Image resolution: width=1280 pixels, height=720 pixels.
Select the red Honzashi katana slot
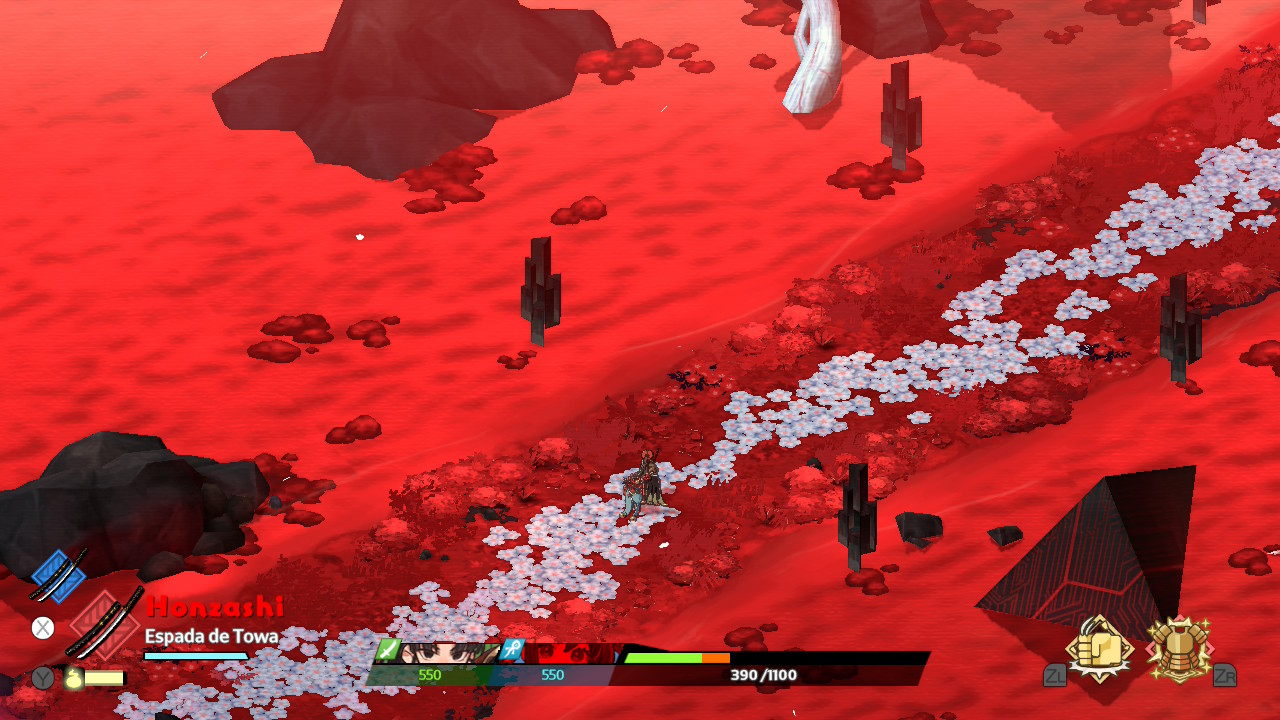(x=106, y=626)
